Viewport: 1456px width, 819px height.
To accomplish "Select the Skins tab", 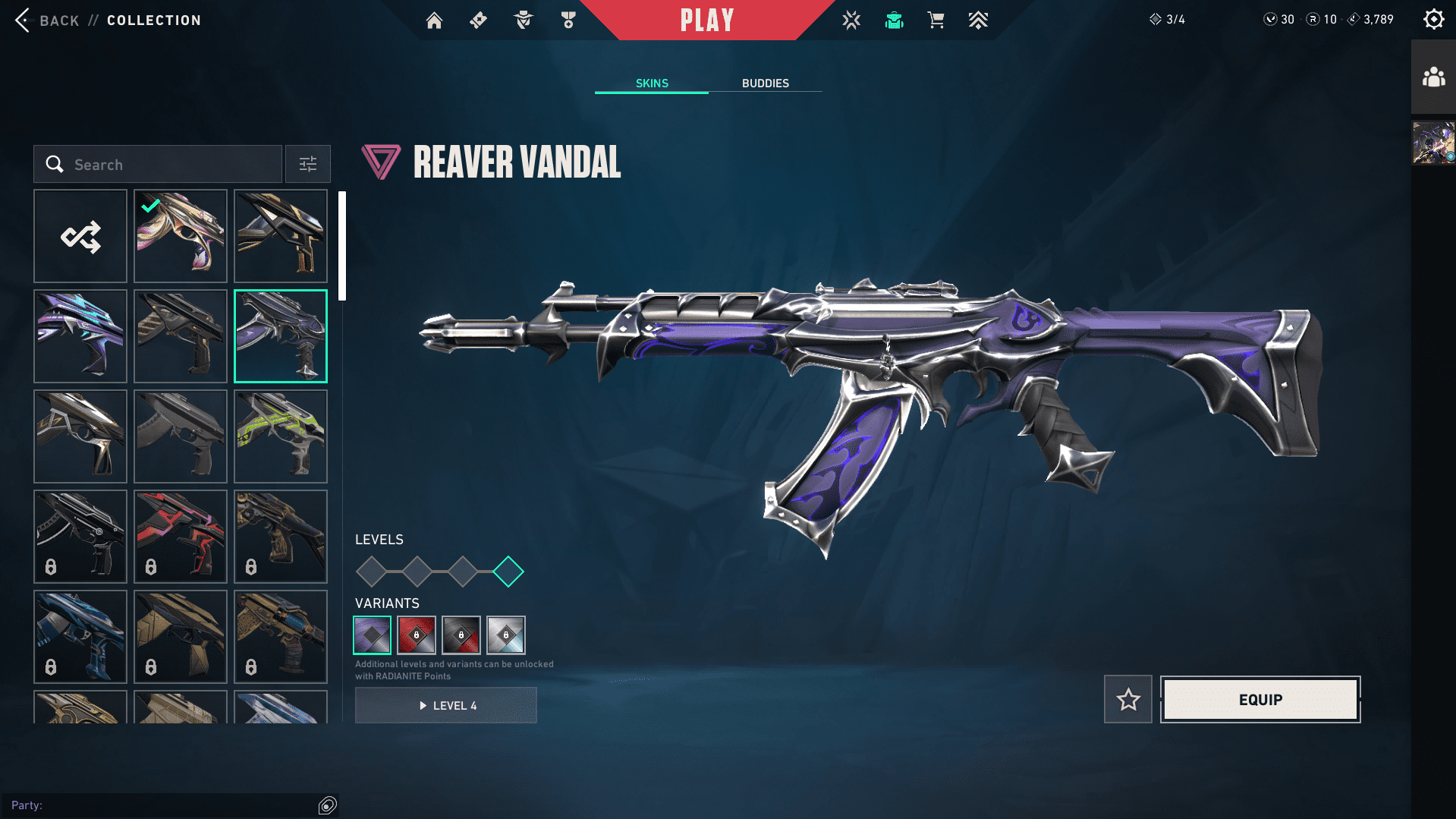I will click(x=652, y=83).
